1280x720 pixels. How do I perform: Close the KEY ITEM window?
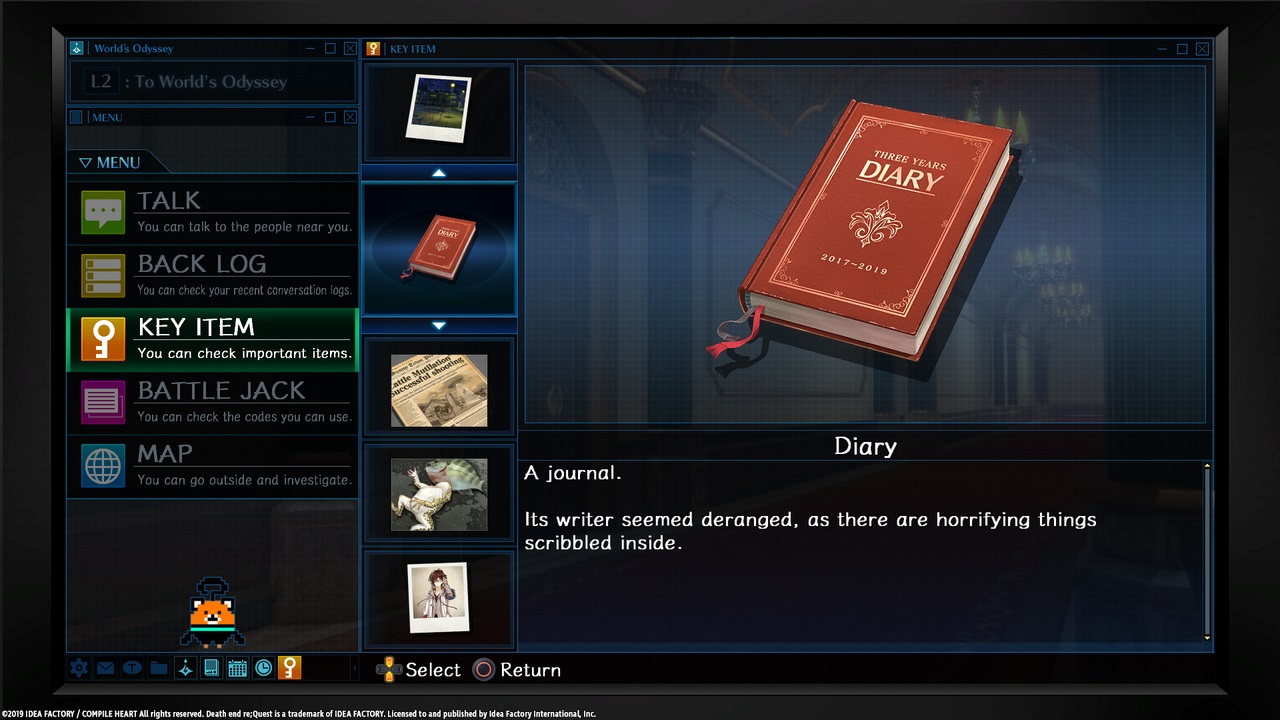1202,48
